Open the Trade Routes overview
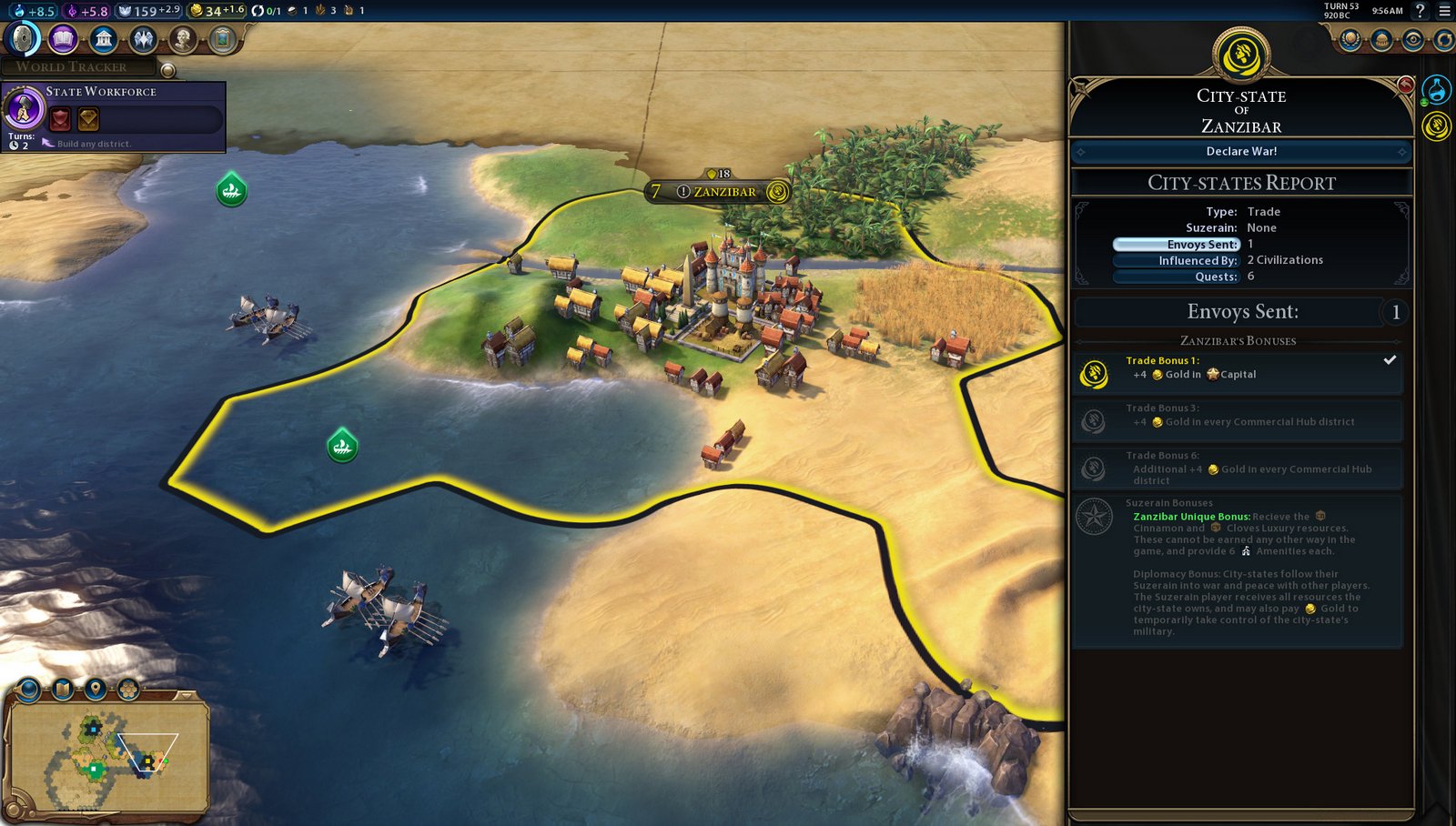The height and width of the screenshot is (826, 1456). pos(1444,40)
